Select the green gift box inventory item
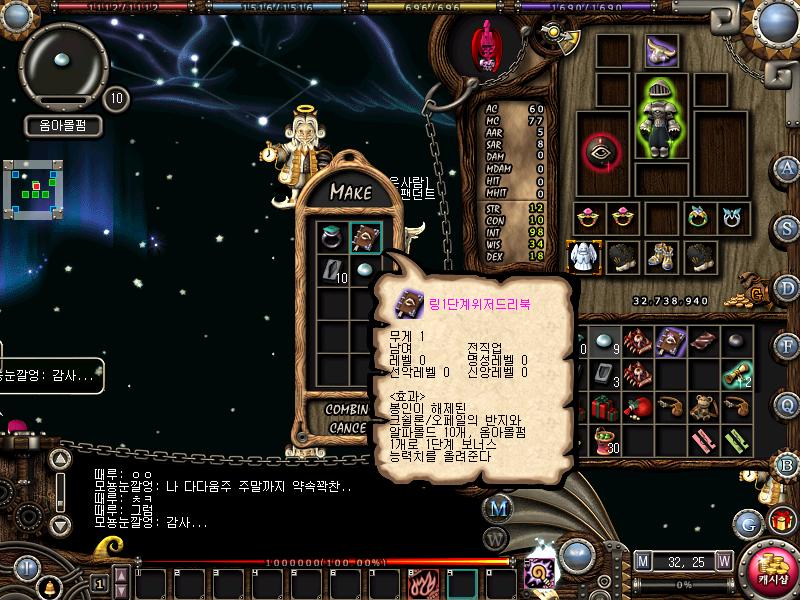This screenshot has width=800, height=600. (x=605, y=407)
